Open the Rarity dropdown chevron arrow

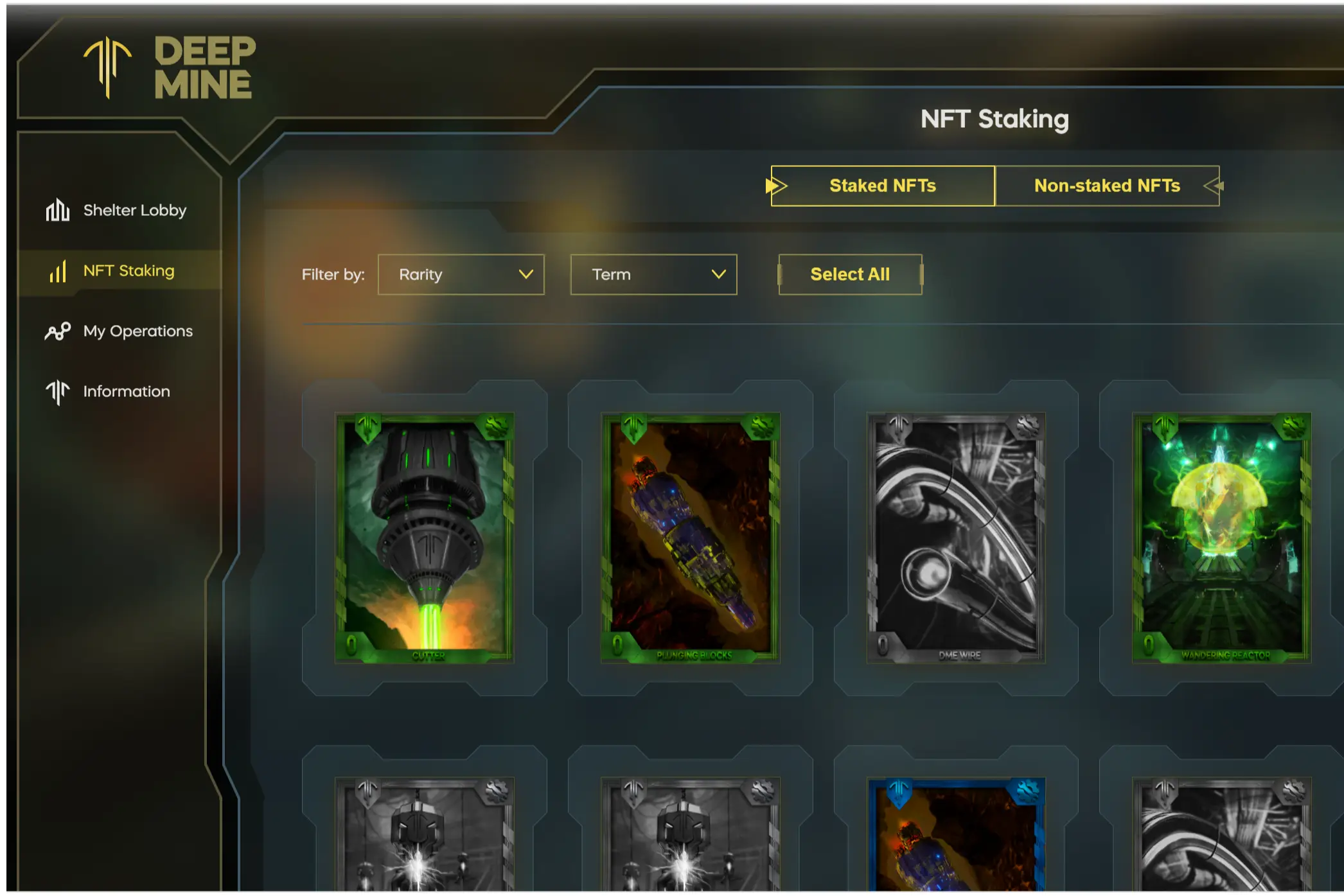click(526, 275)
